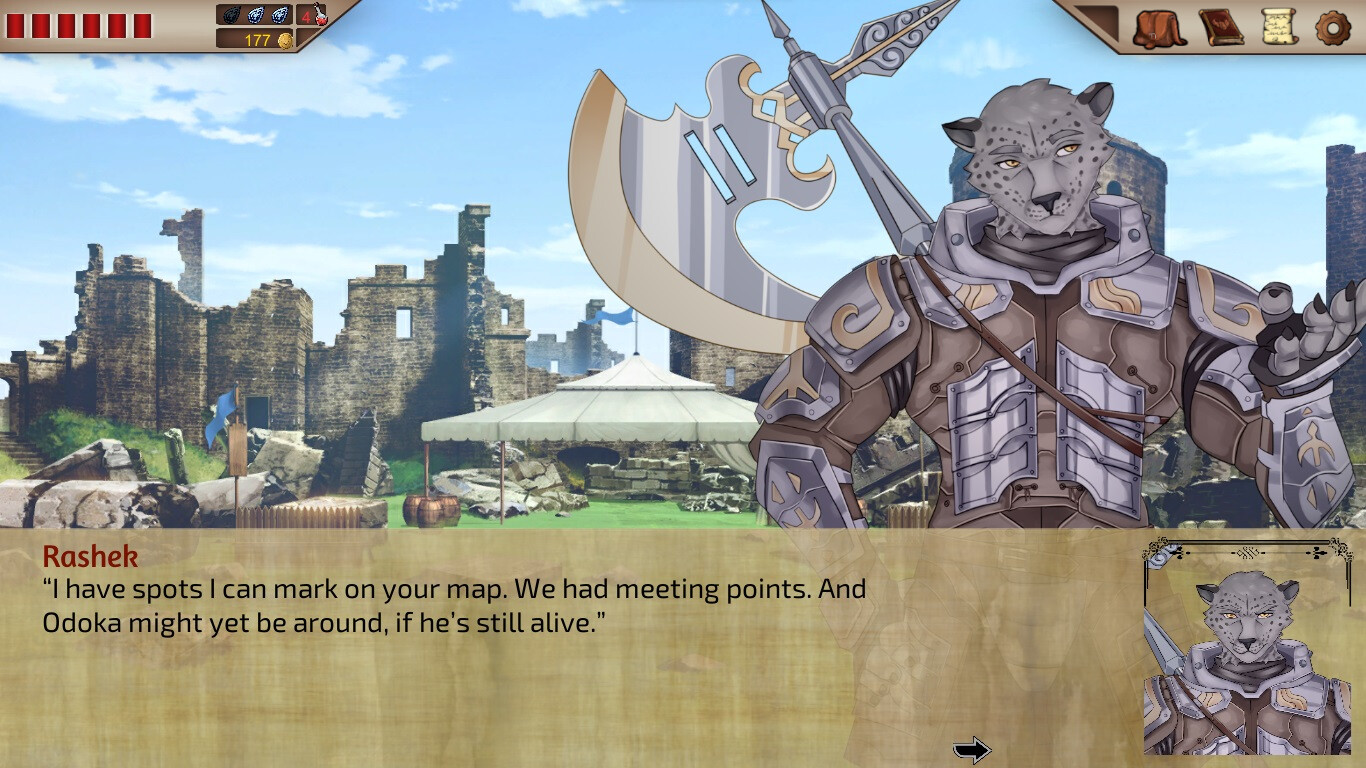1366x768 pixels.
Task: Select the first dark gemstone icon
Action: tap(230, 15)
